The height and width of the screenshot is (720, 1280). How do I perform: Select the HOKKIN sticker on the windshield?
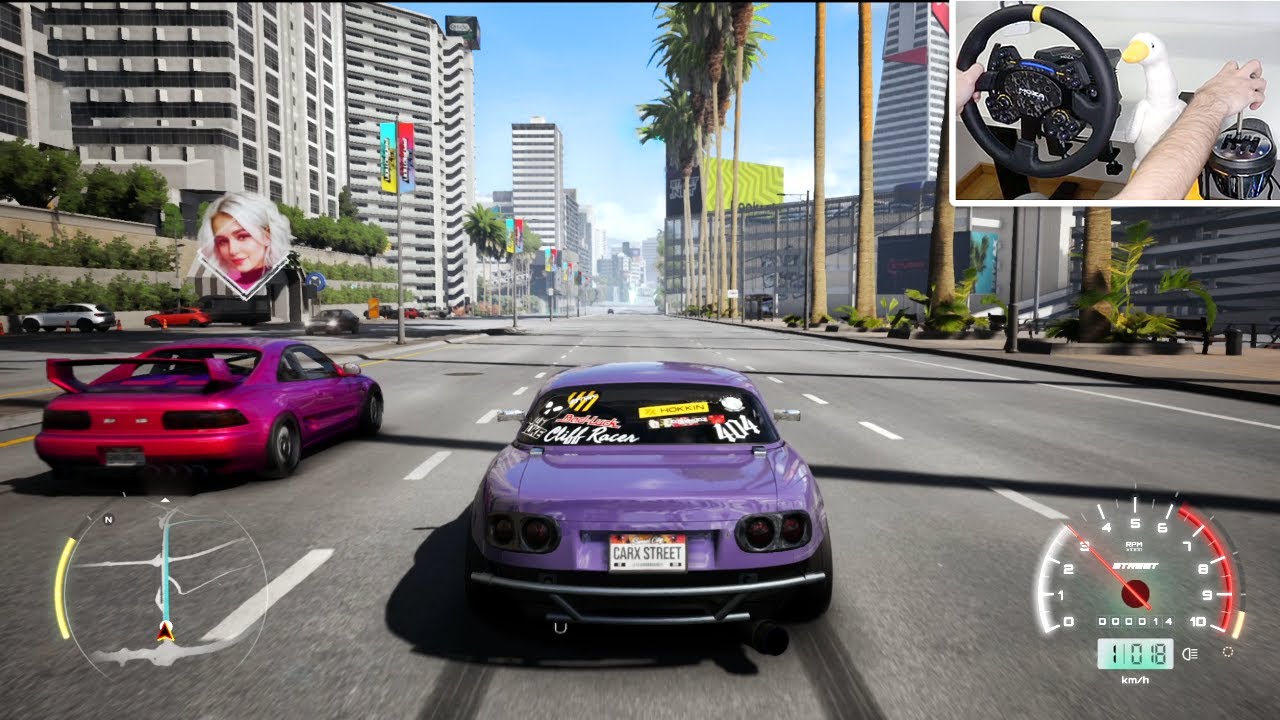[672, 409]
